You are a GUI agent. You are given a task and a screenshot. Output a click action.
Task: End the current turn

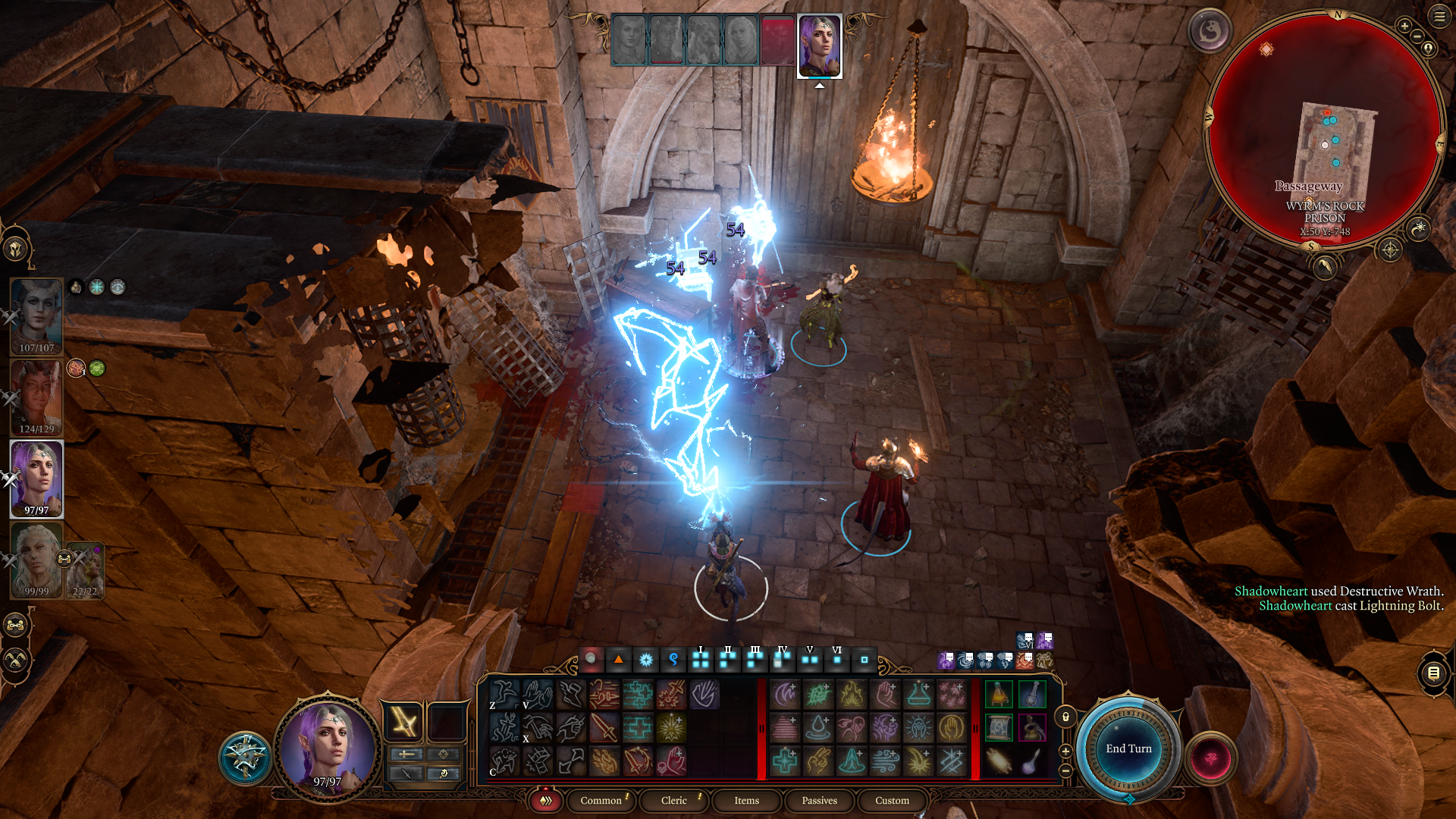1128,748
